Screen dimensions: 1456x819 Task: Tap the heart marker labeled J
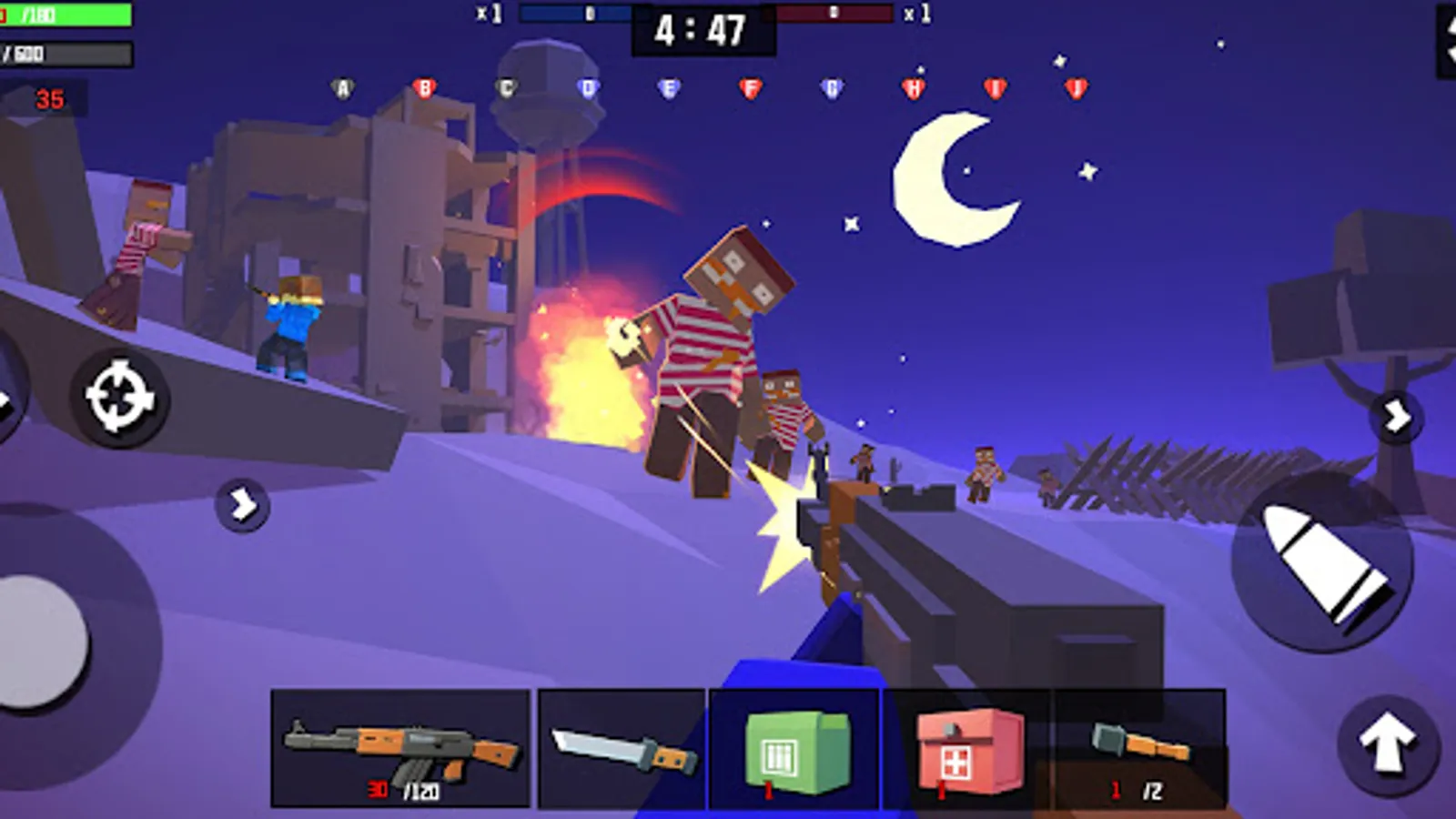click(x=1076, y=86)
